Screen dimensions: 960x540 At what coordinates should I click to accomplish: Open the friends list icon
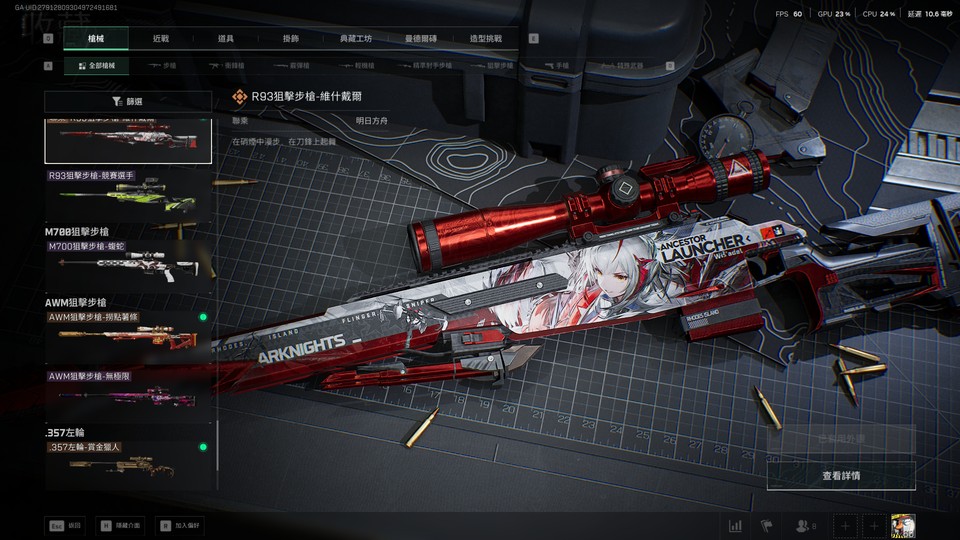(x=803, y=525)
